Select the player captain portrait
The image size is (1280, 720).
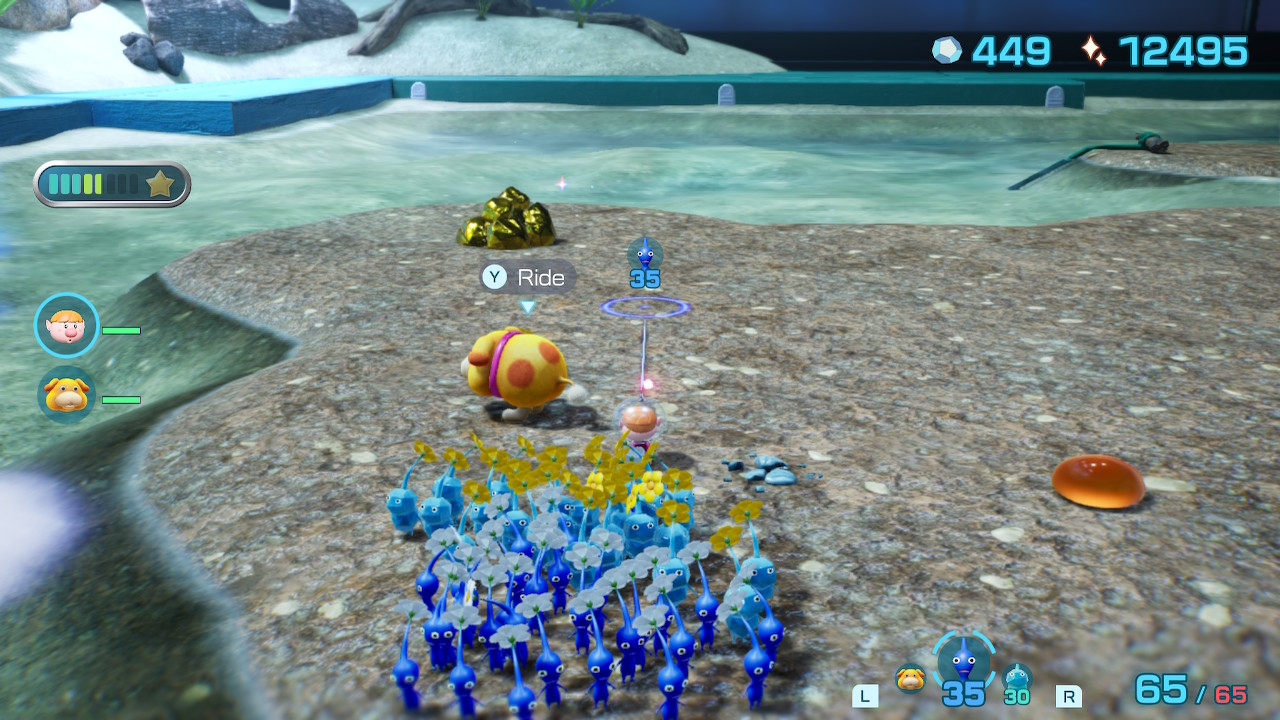[x=67, y=325]
